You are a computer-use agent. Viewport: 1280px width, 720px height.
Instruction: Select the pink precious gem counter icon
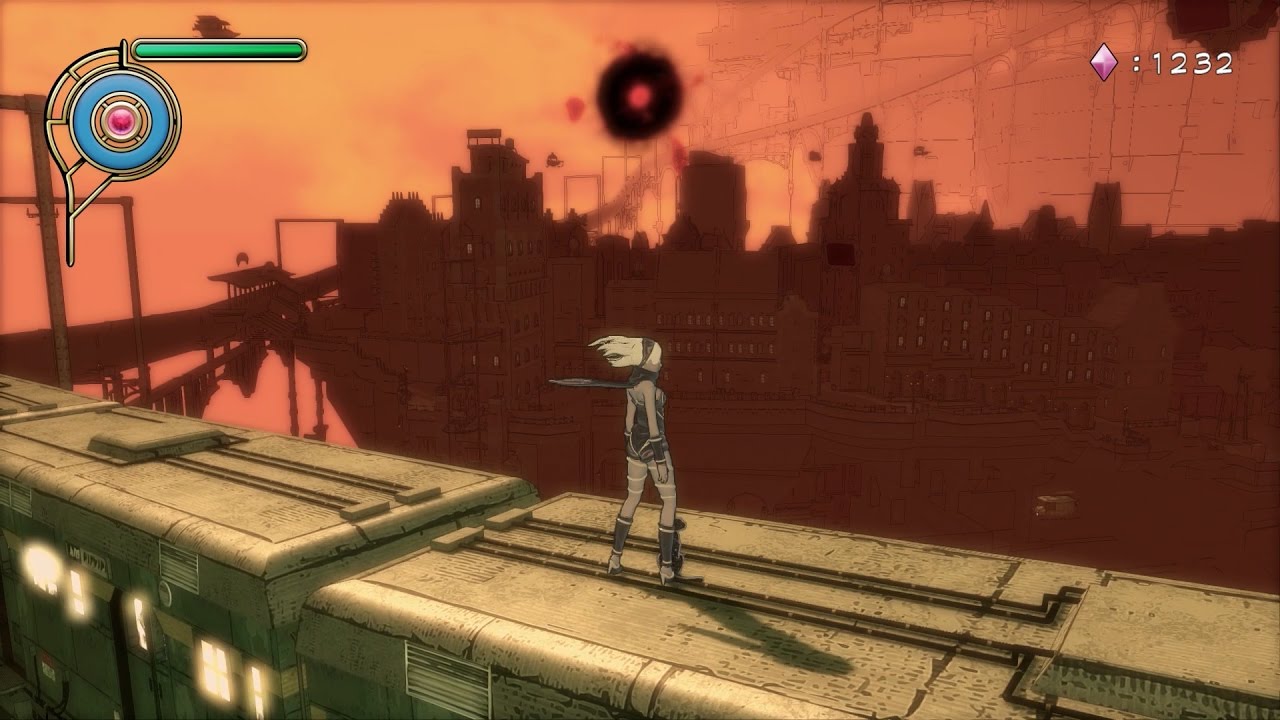1104,64
